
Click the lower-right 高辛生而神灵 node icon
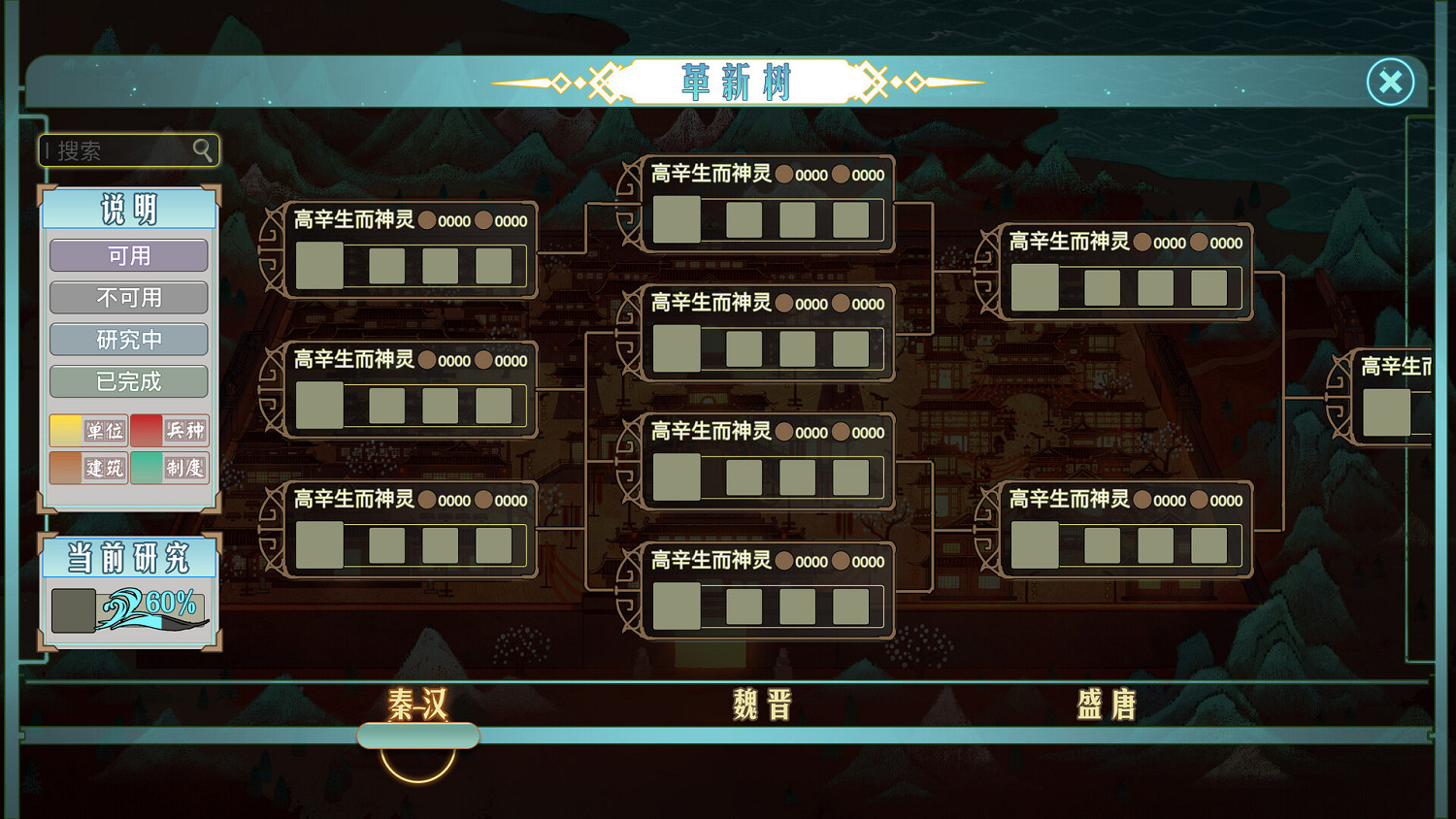pyautogui.click(x=1035, y=544)
